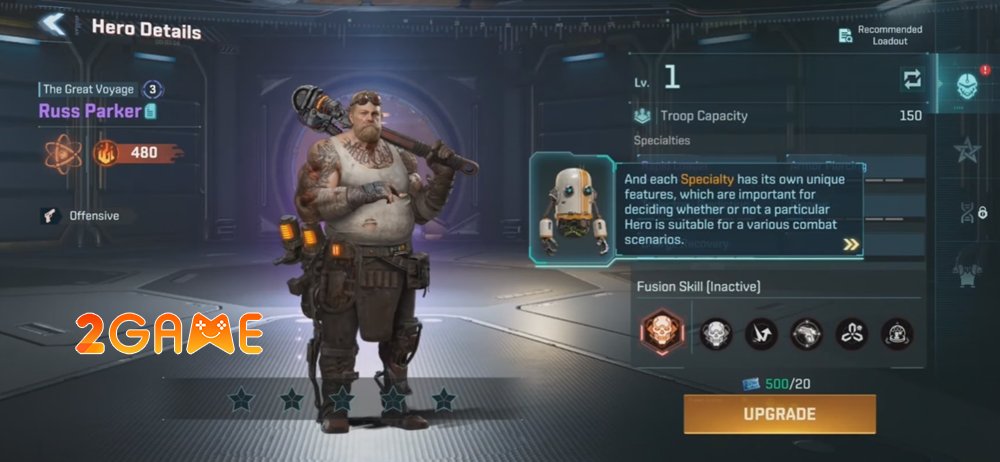Open the locked DNA tab

pos(967,212)
